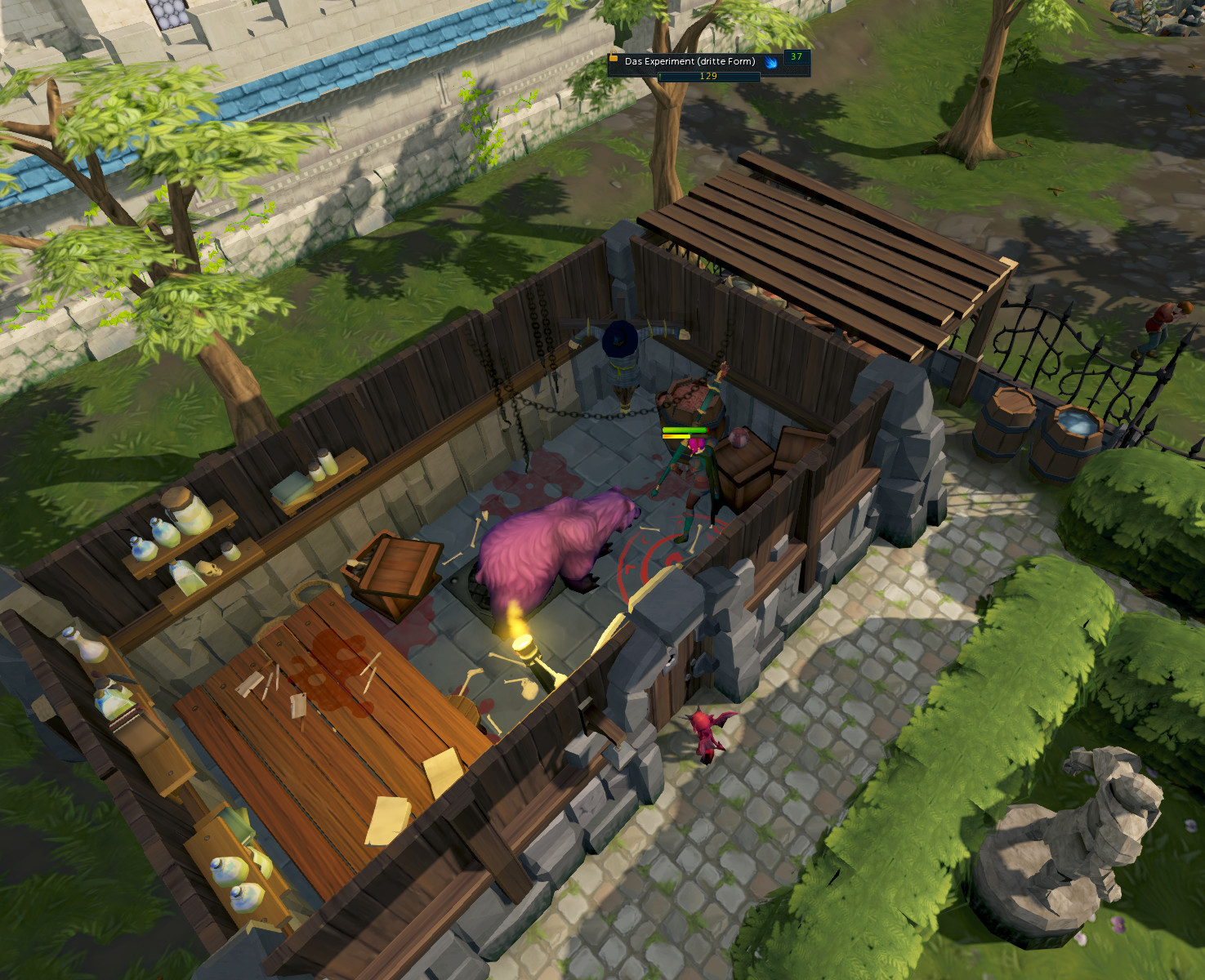1205x980 pixels.
Task: Click the orange padlock on the target panel
Action: tap(614, 57)
